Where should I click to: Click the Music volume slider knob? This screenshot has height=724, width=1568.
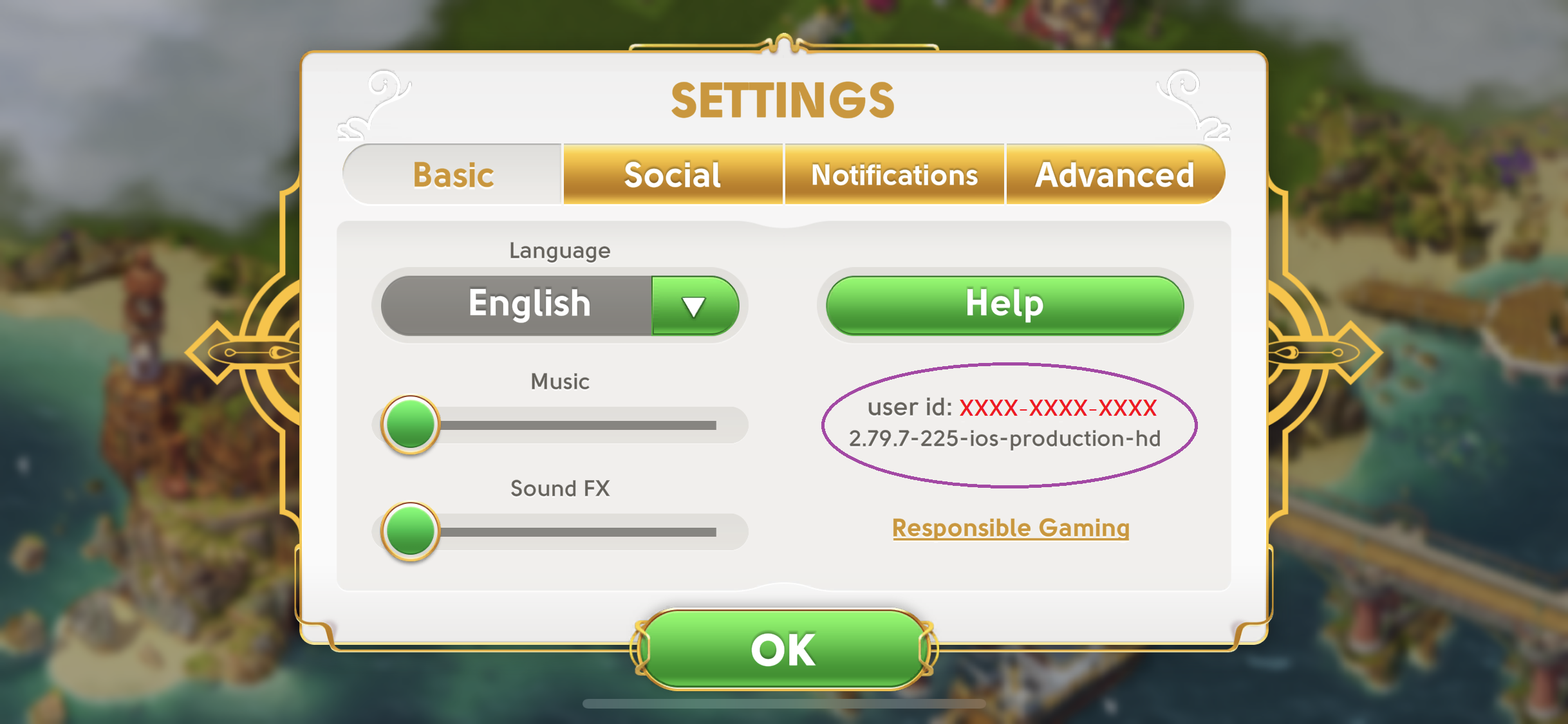(x=410, y=424)
